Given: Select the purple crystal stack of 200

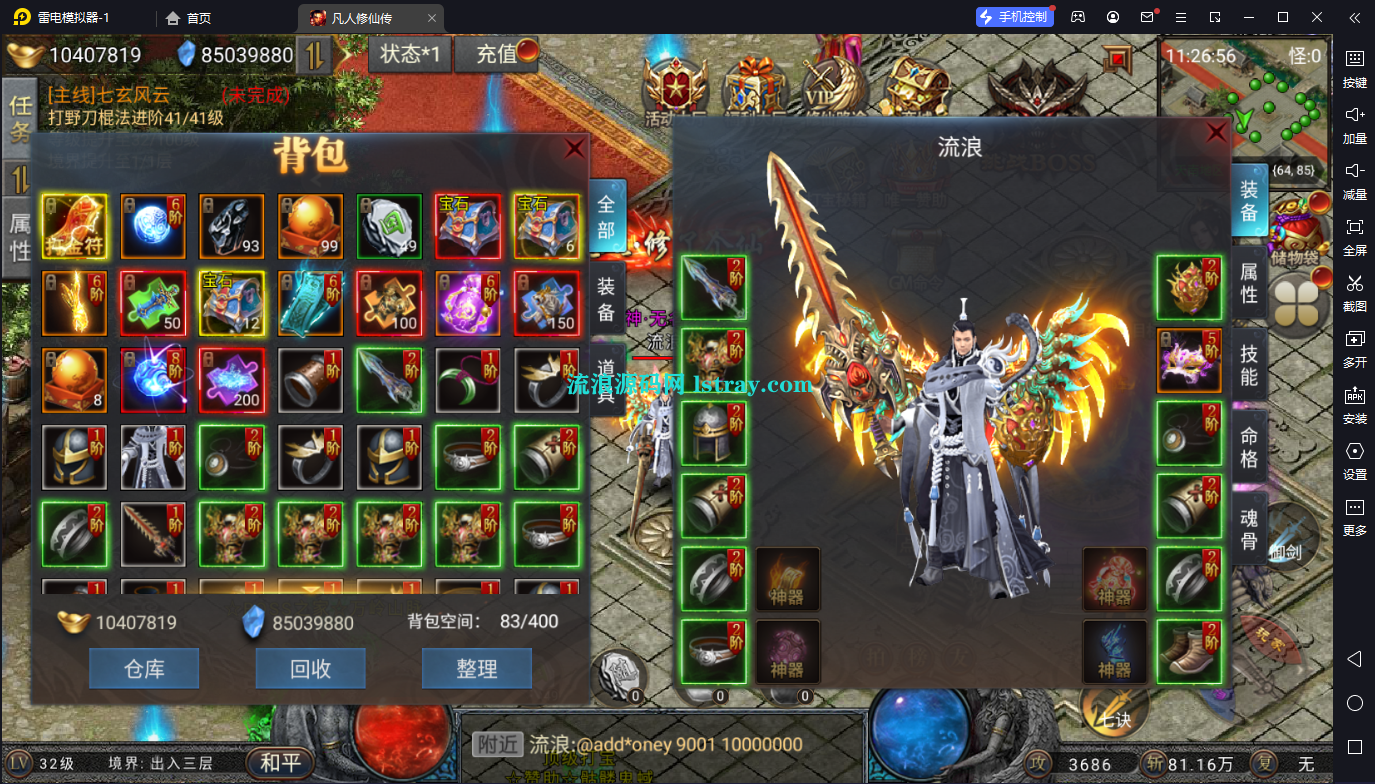Looking at the screenshot, I should (231, 381).
